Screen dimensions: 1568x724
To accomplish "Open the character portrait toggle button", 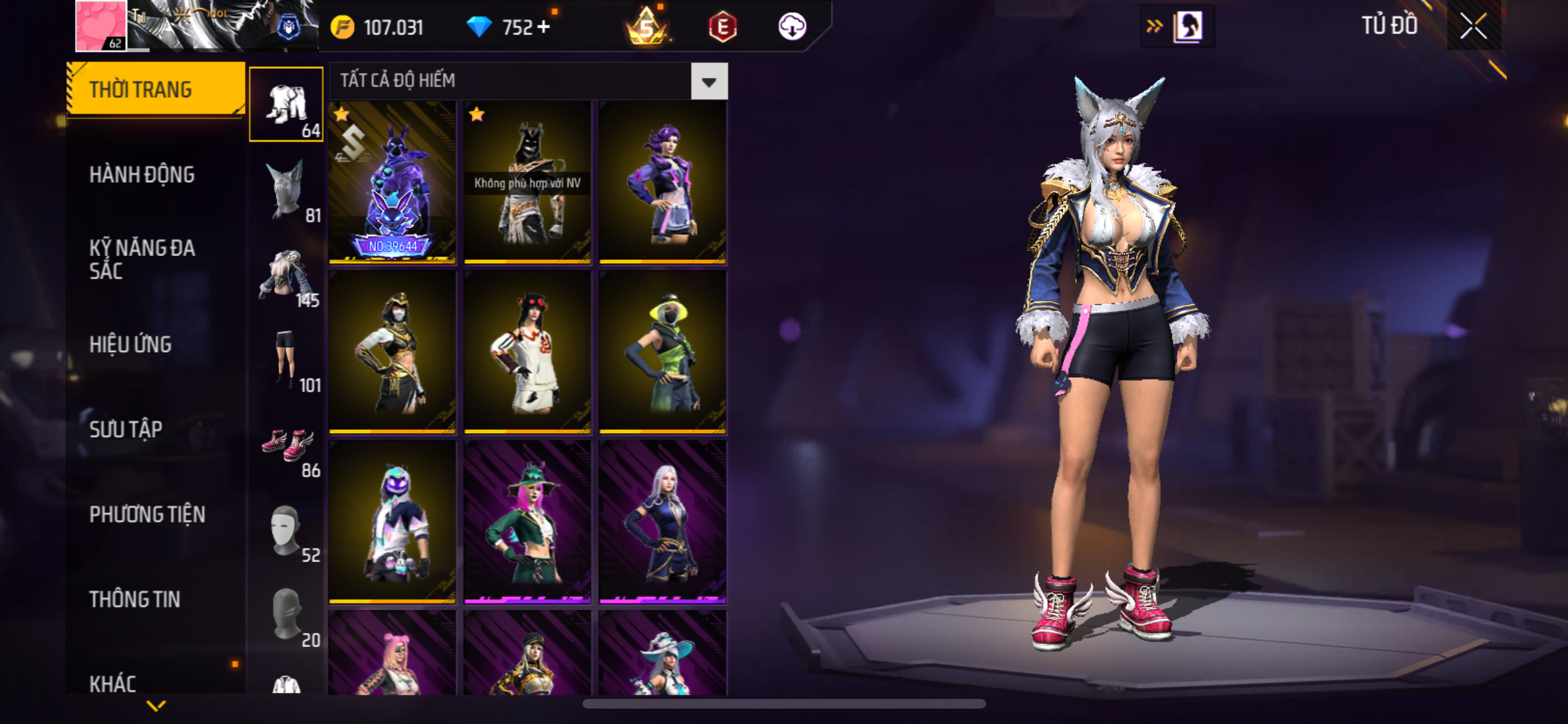I will [1186, 26].
